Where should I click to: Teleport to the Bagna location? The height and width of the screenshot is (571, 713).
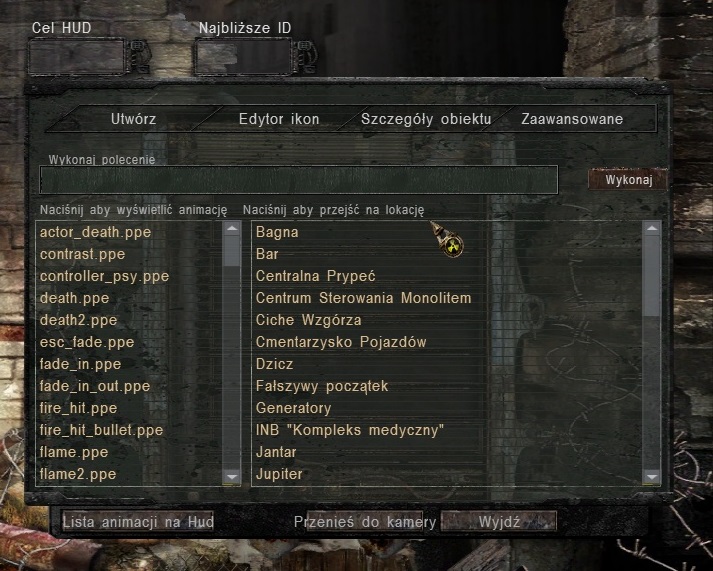click(277, 232)
